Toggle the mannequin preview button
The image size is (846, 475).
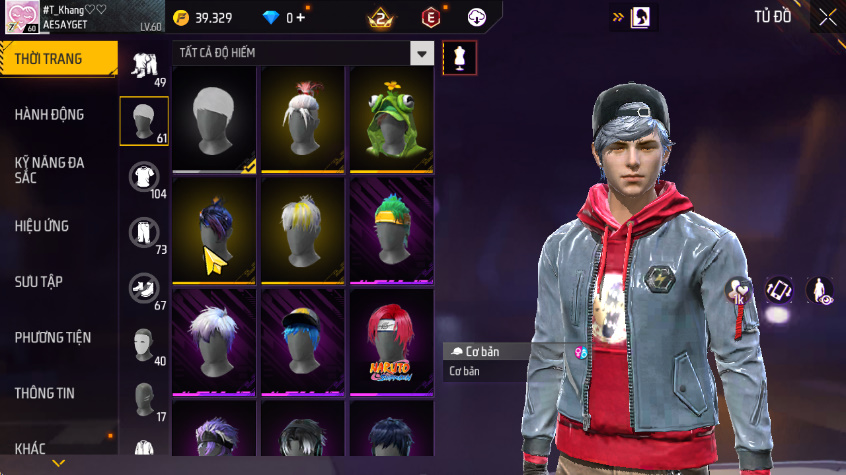coord(459,58)
